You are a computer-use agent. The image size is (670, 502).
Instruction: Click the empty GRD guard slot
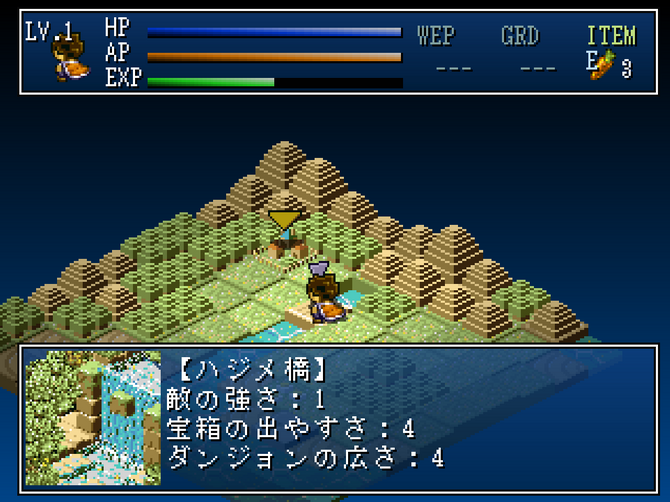[538, 67]
